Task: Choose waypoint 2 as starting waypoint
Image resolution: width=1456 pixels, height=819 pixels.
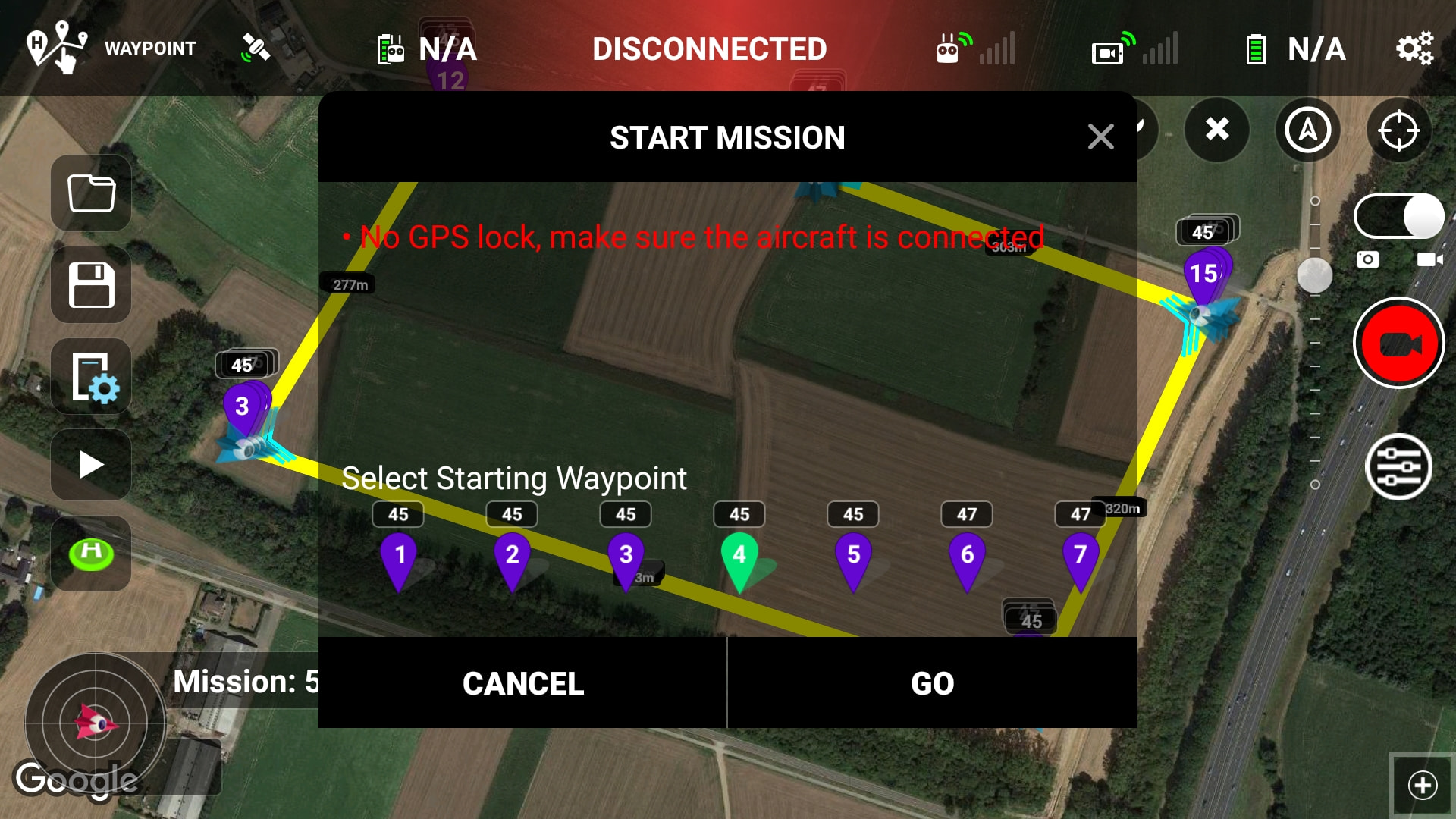Action: (513, 558)
